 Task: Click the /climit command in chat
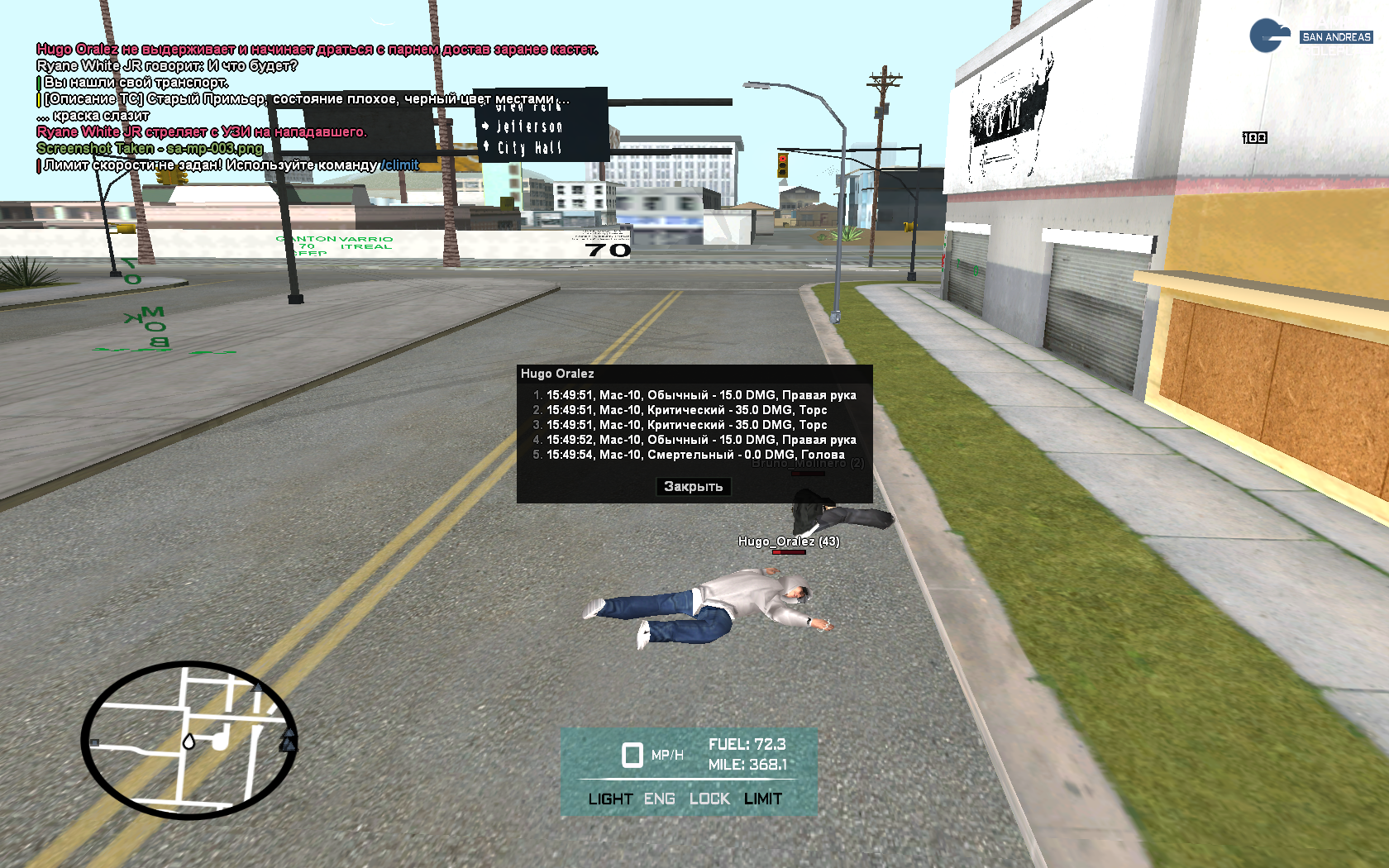pos(400,165)
